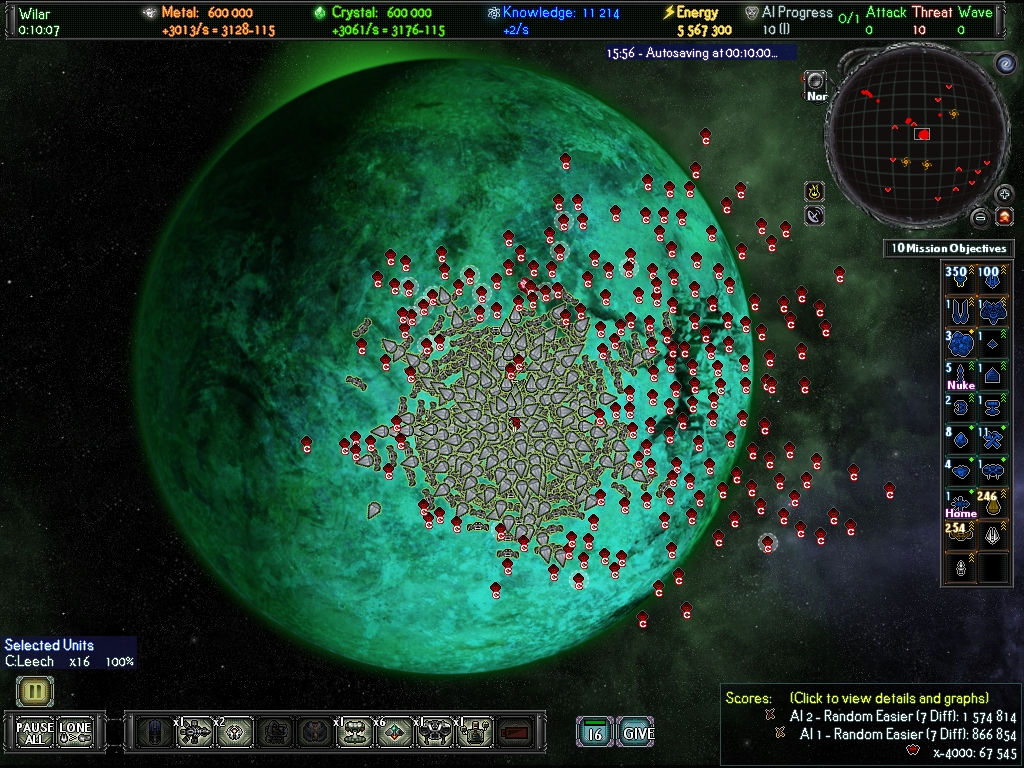Select the Nuke unit icon

[961, 376]
